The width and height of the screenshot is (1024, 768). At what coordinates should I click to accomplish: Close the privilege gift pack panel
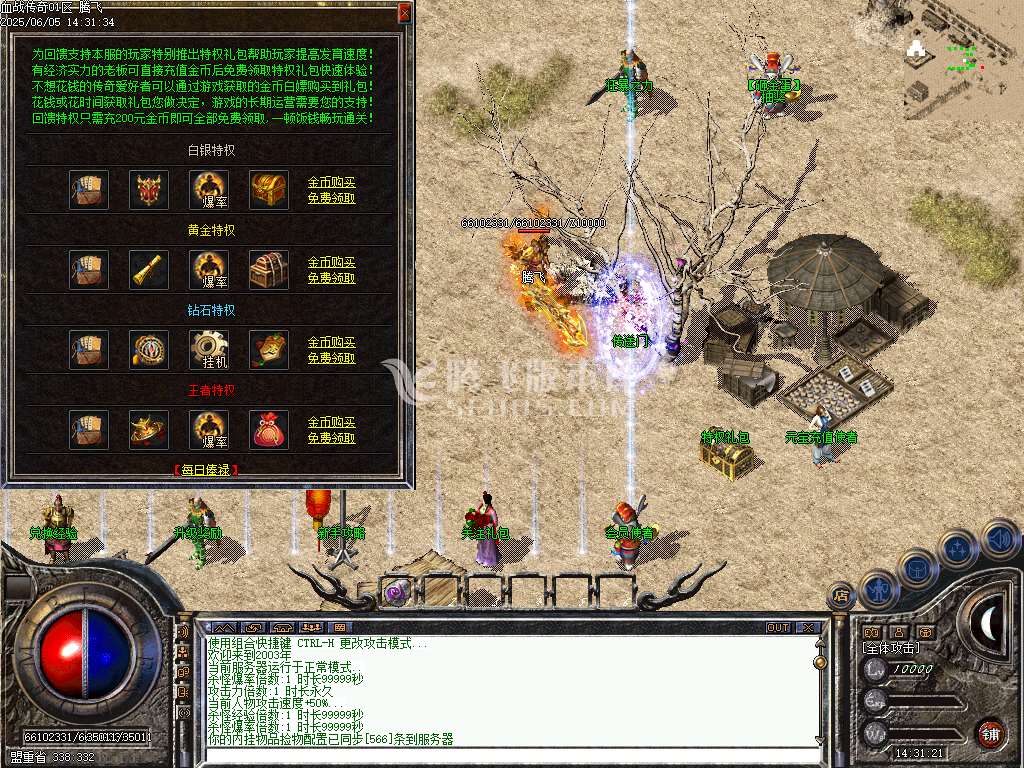[x=404, y=13]
